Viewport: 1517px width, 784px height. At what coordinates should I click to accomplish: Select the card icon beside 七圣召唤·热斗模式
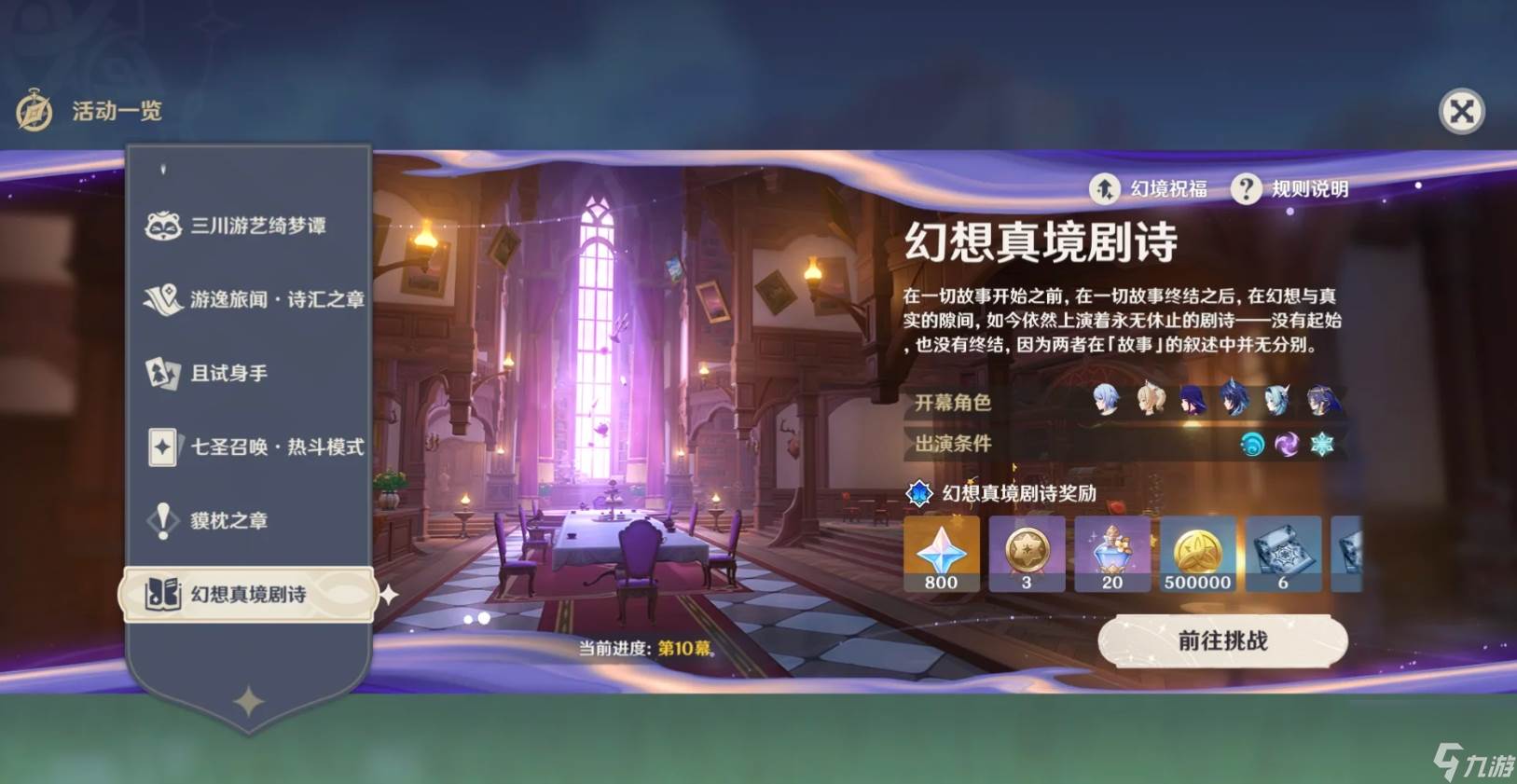coord(163,447)
